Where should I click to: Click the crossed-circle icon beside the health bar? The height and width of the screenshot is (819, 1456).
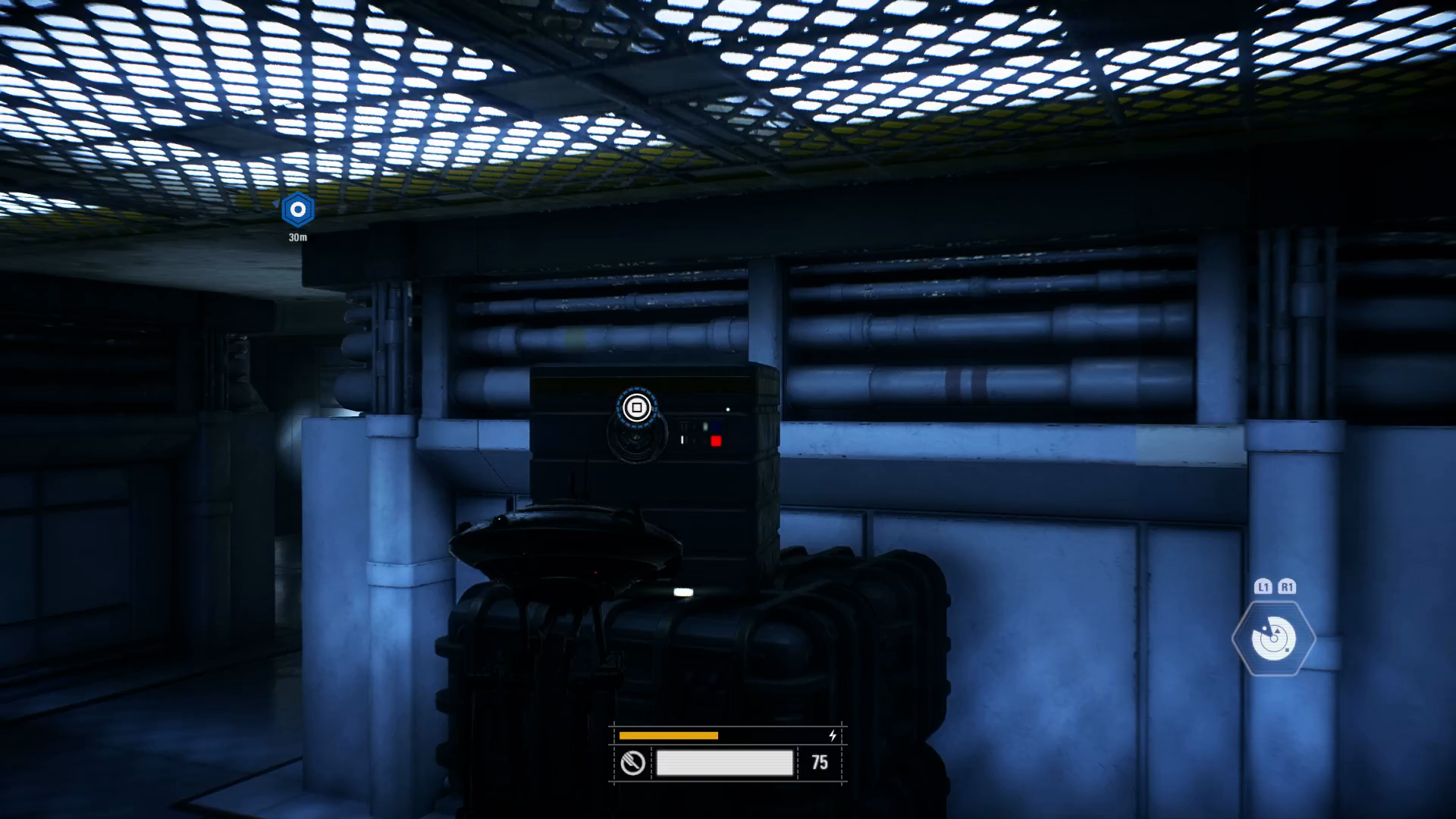(632, 763)
